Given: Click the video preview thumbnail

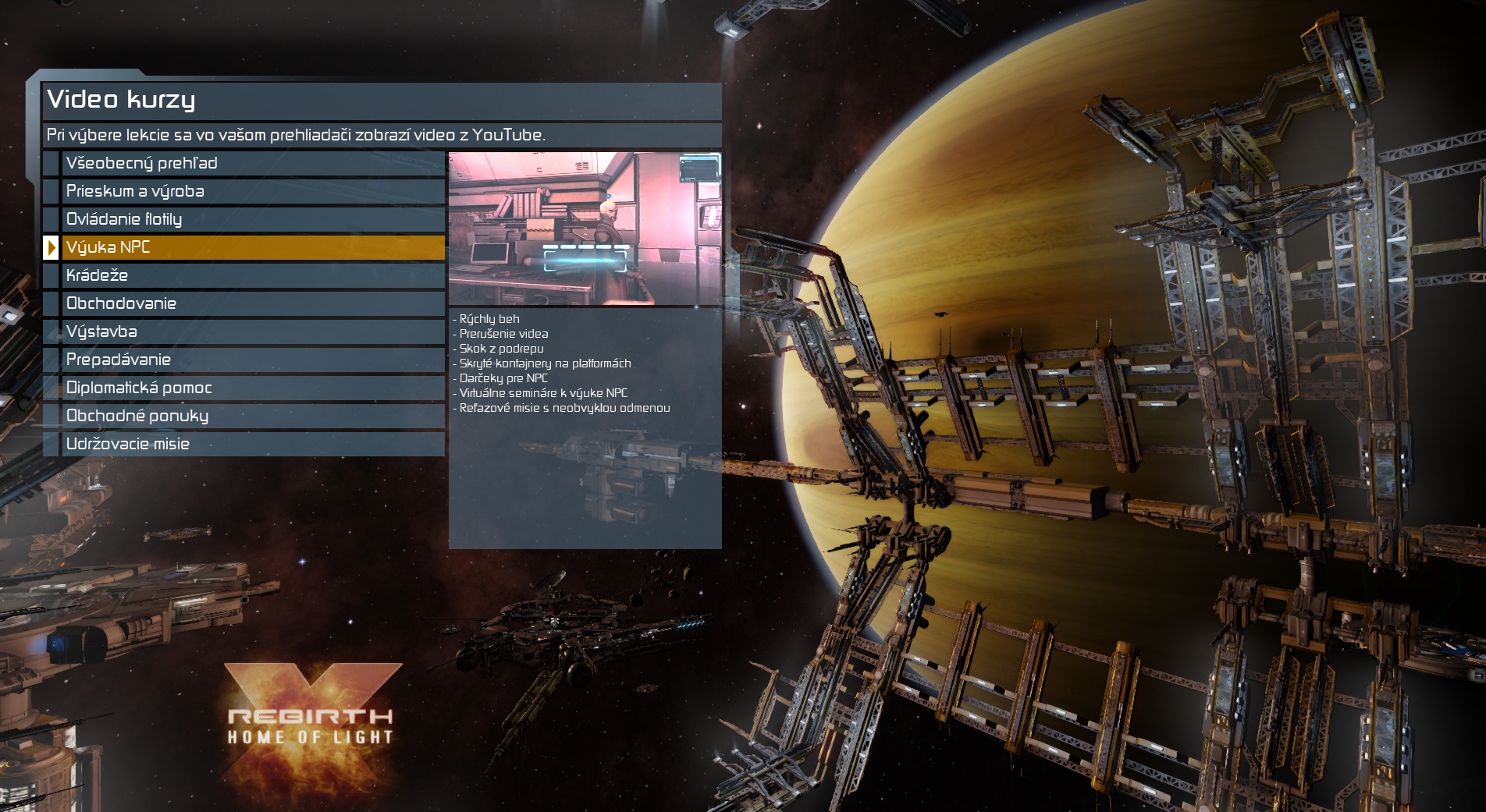Looking at the screenshot, I should pos(585,228).
